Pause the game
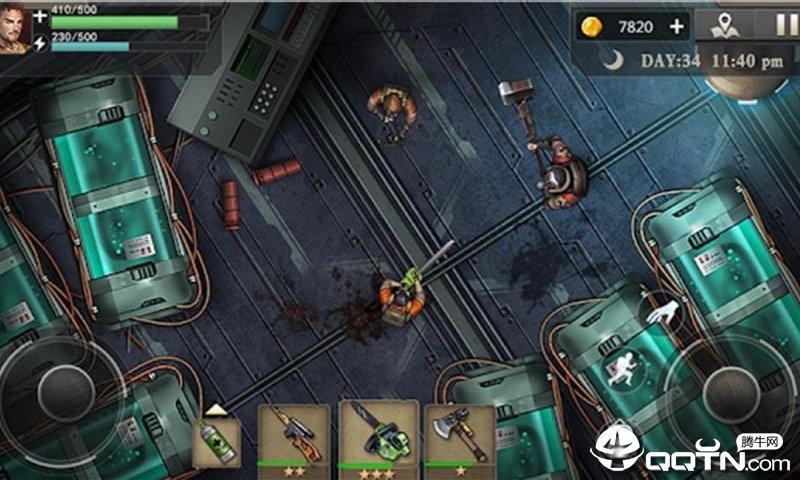800x480 pixels. click(x=782, y=25)
